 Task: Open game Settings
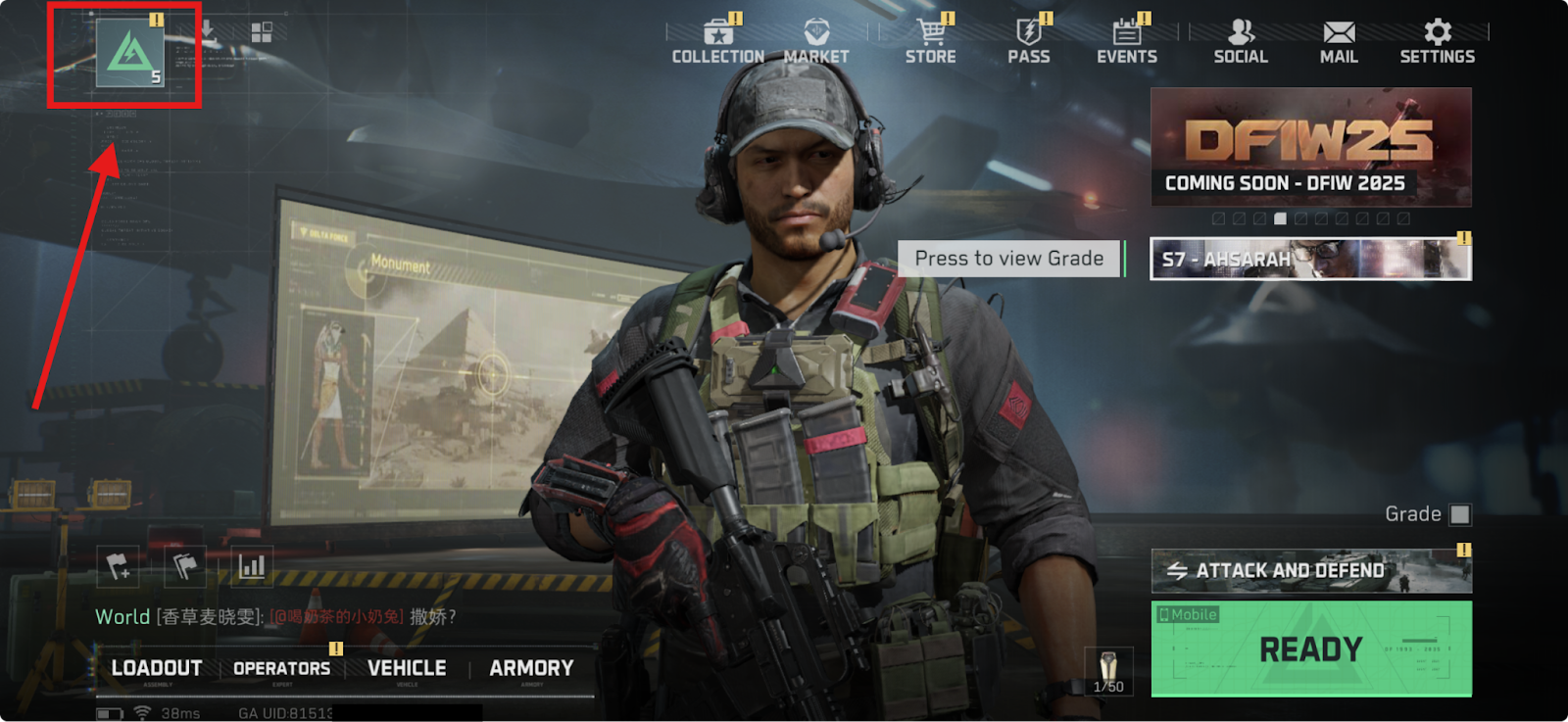[x=1437, y=42]
